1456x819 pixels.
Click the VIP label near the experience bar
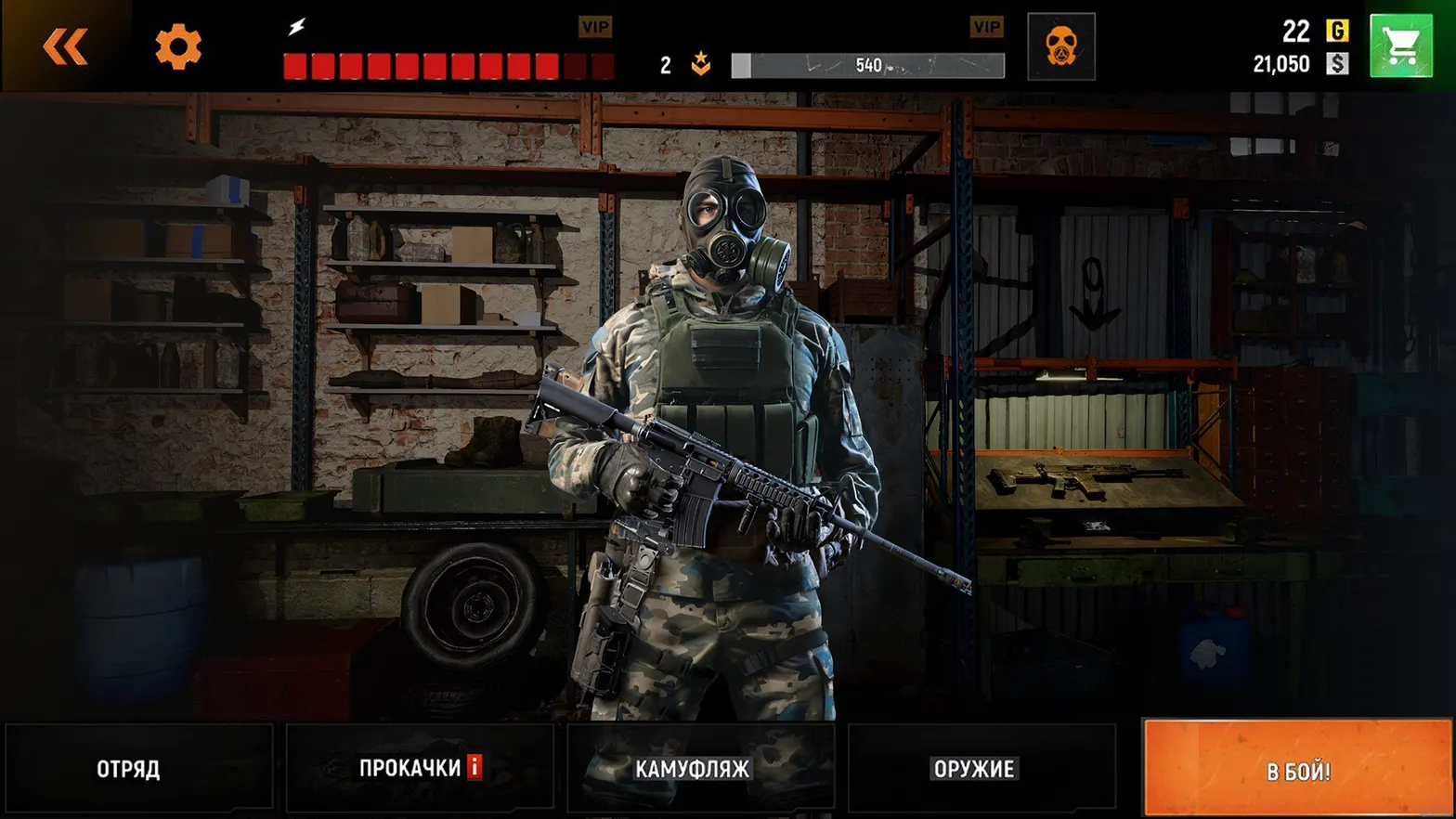tap(987, 27)
